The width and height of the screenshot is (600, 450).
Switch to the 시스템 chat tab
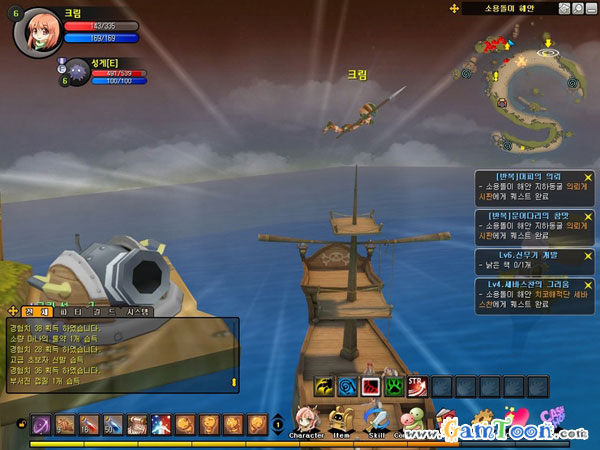pyautogui.click(x=138, y=312)
